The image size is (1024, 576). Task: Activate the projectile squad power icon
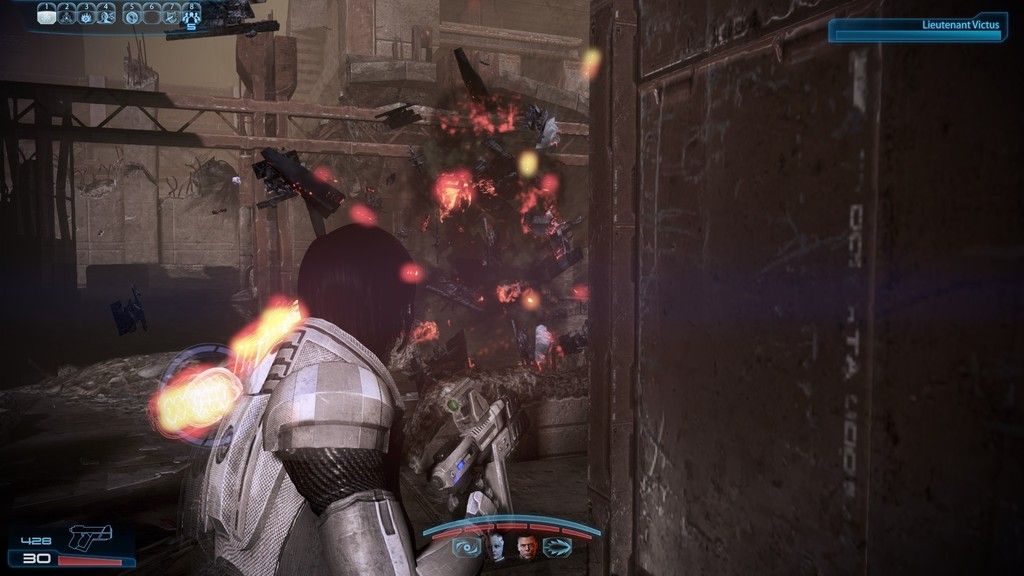pos(558,547)
